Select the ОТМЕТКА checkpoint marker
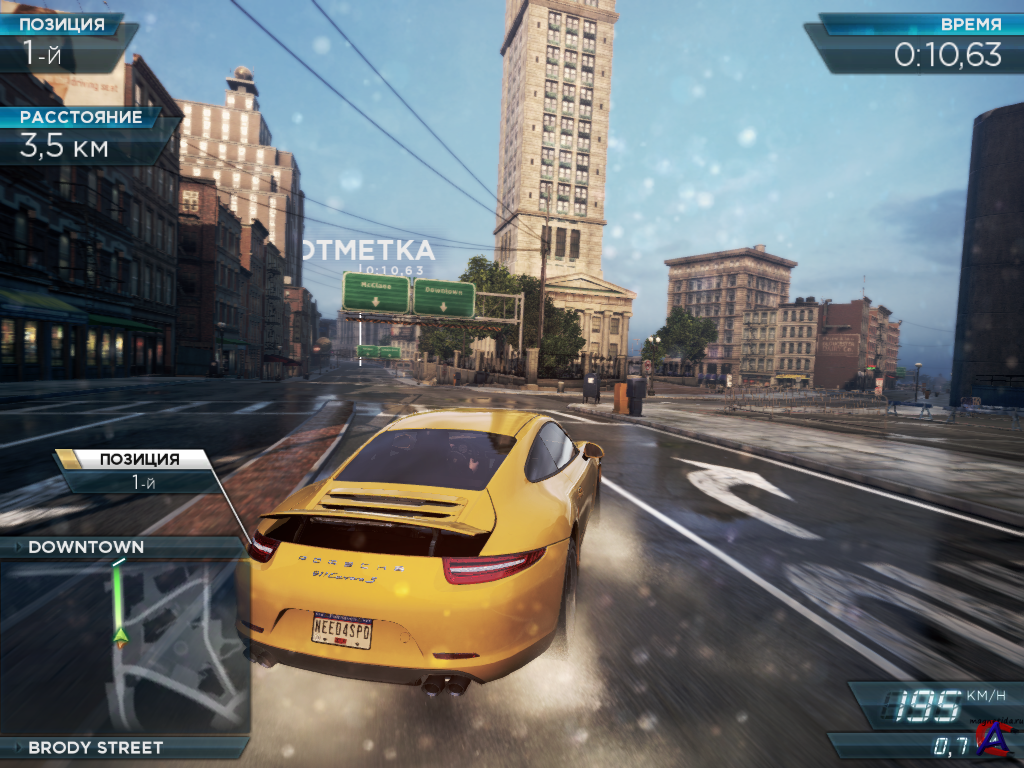Viewport: 1024px width, 768px height. tap(369, 251)
